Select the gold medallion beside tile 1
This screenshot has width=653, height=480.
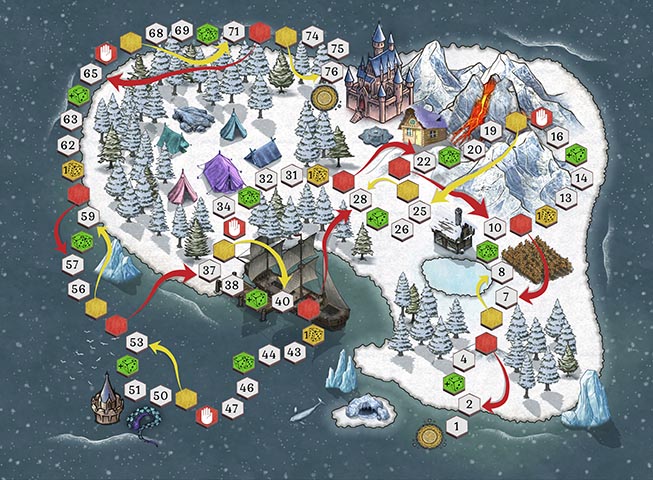431,434
